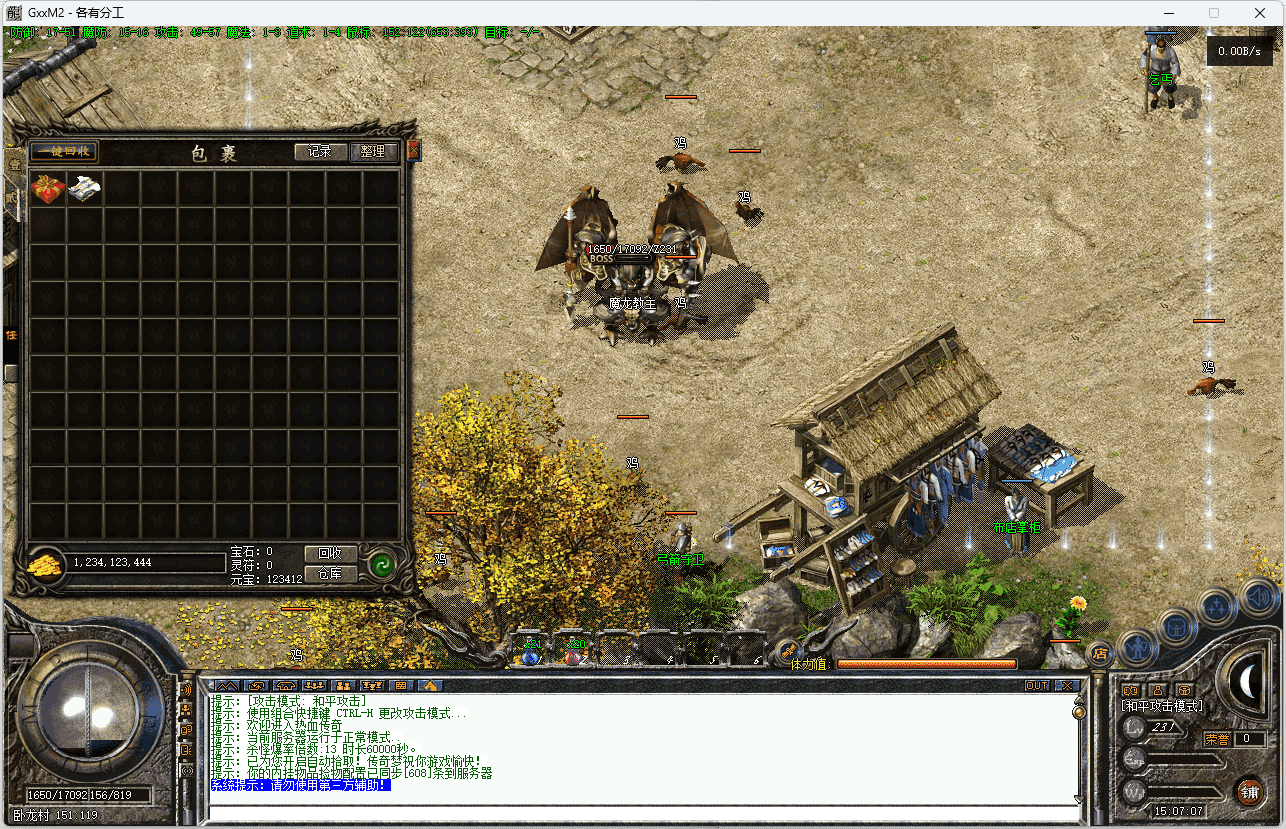Use the blue potion in the hotbar
1286x829 pixels.
[x=530, y=651]
